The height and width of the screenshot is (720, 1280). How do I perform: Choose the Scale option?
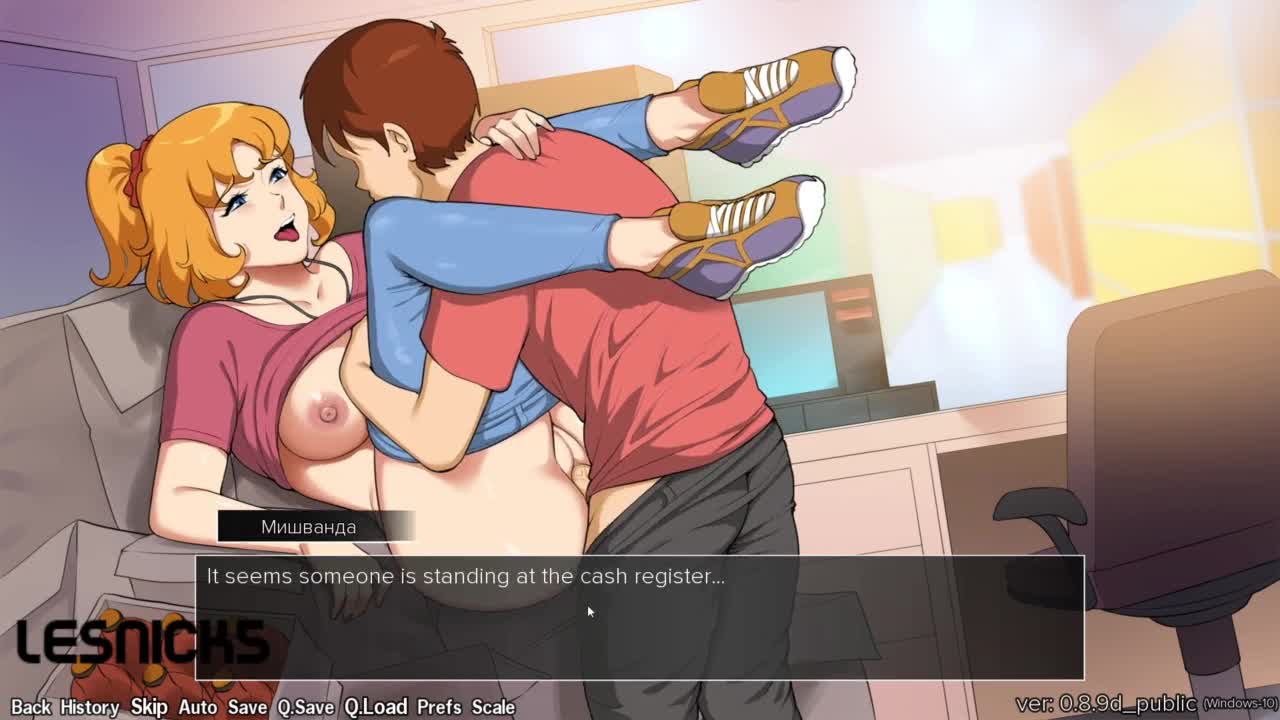[493, 706]
